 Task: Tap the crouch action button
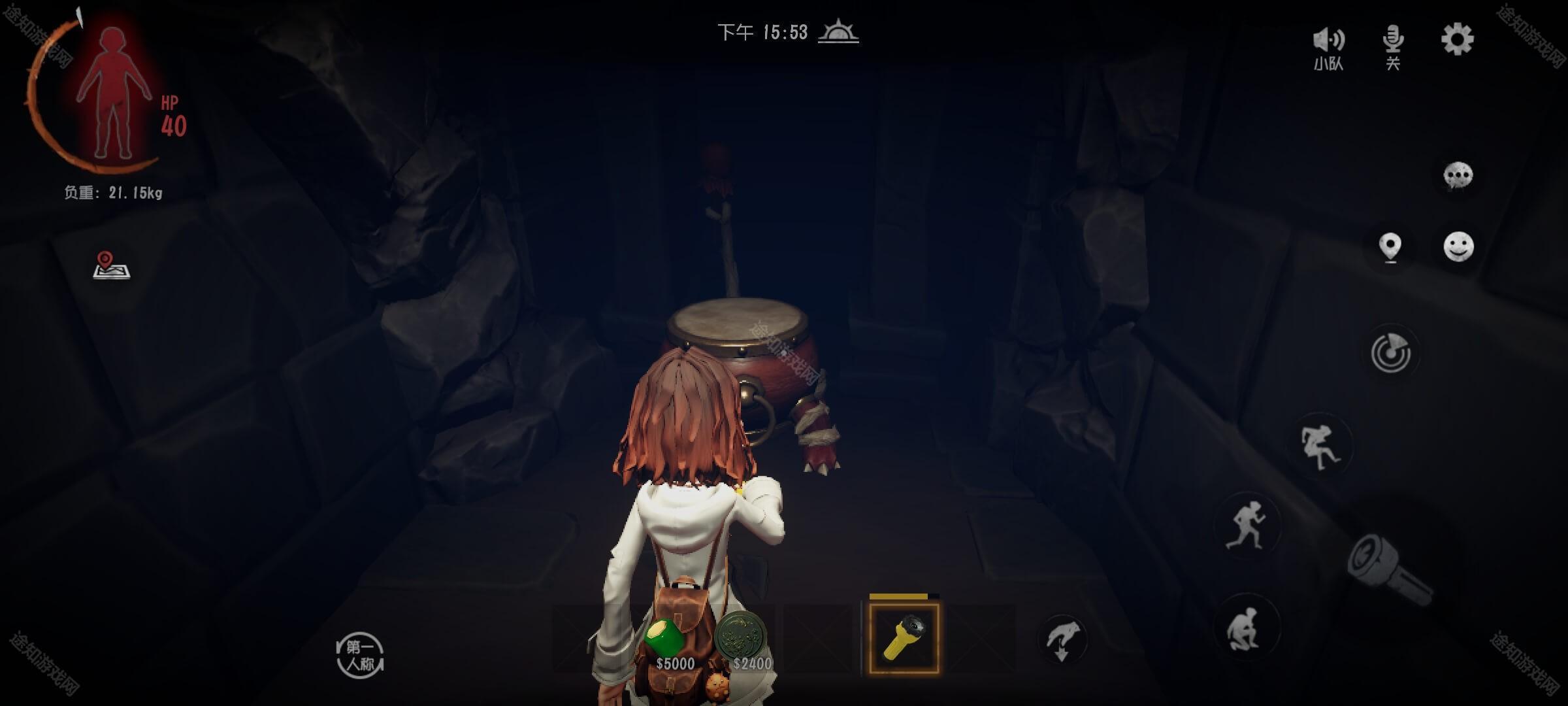tap(1245, 628)
